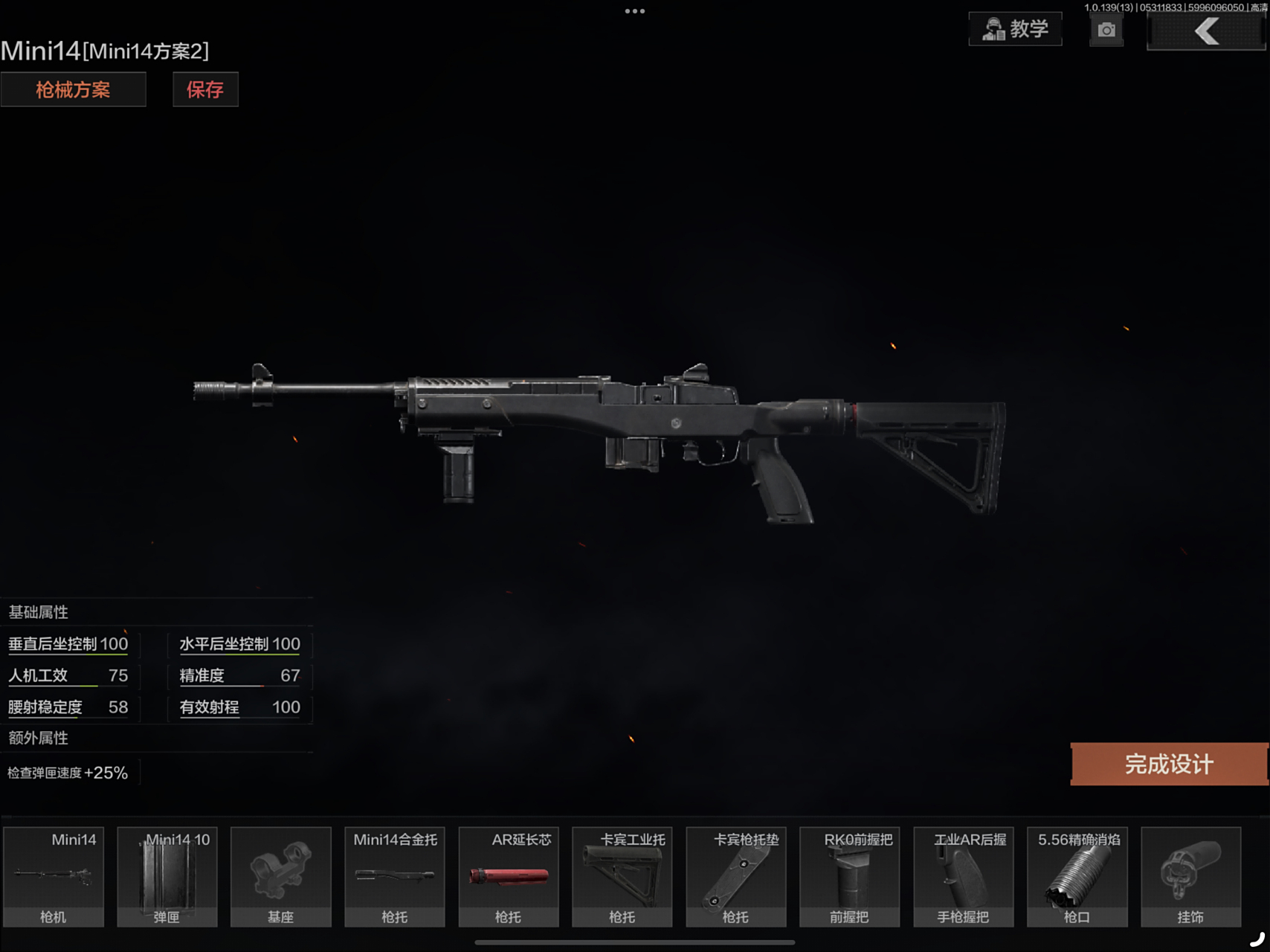Select the Mini14 10 弹匣 magazine
The image size is (1270, 952).
(167, 876)
